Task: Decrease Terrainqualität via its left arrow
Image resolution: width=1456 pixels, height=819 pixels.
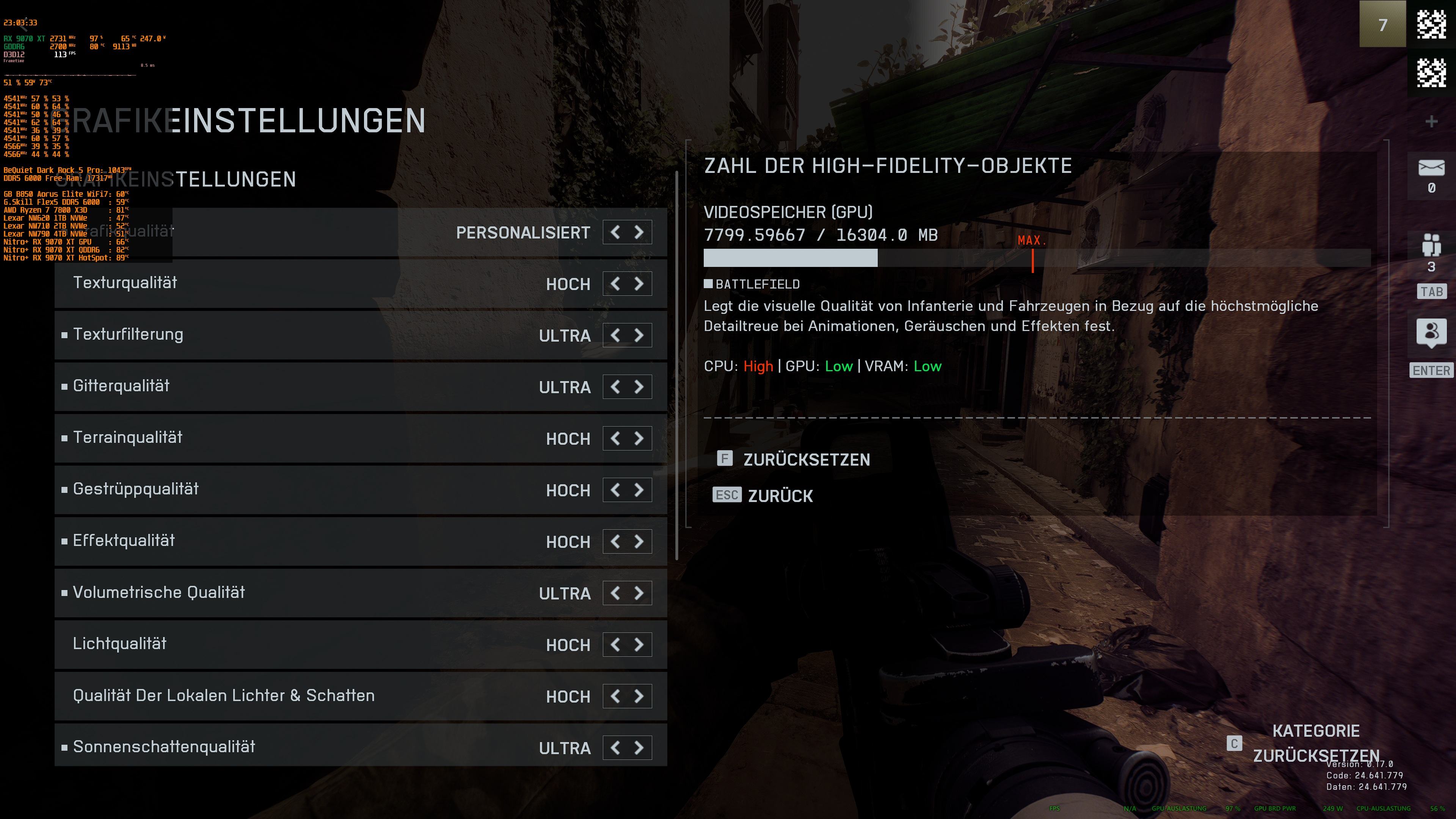Action: 615,439
